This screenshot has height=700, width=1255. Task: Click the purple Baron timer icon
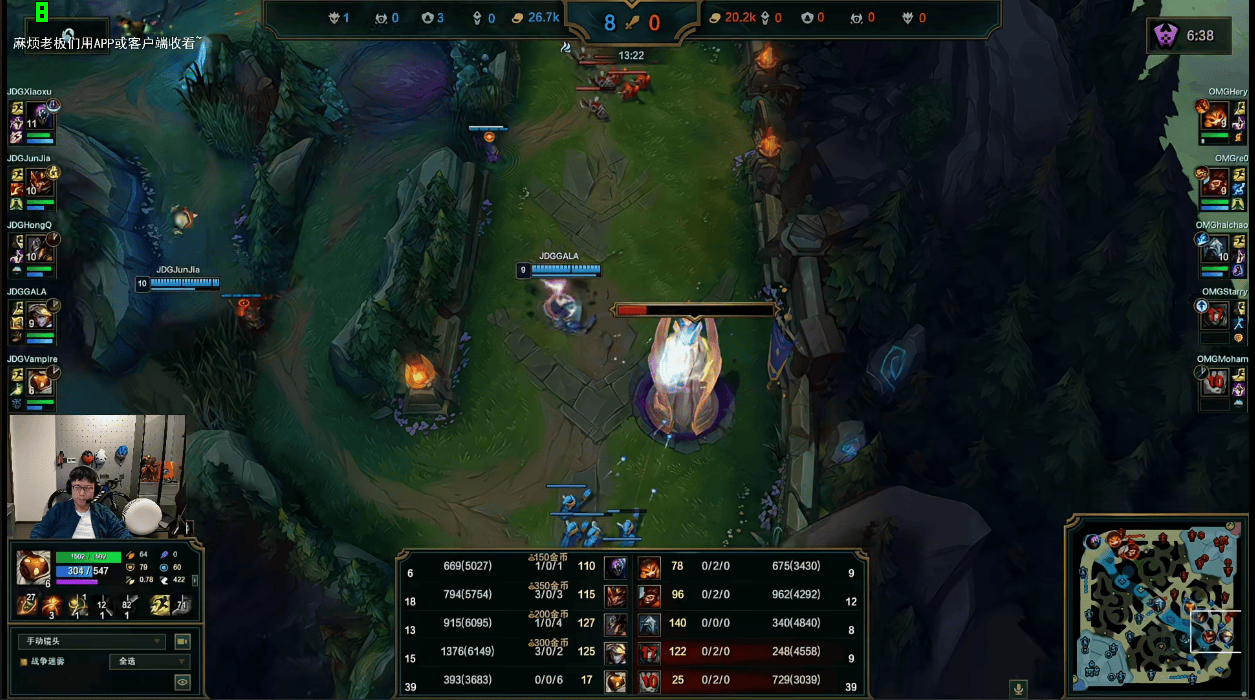point(1166,36)
